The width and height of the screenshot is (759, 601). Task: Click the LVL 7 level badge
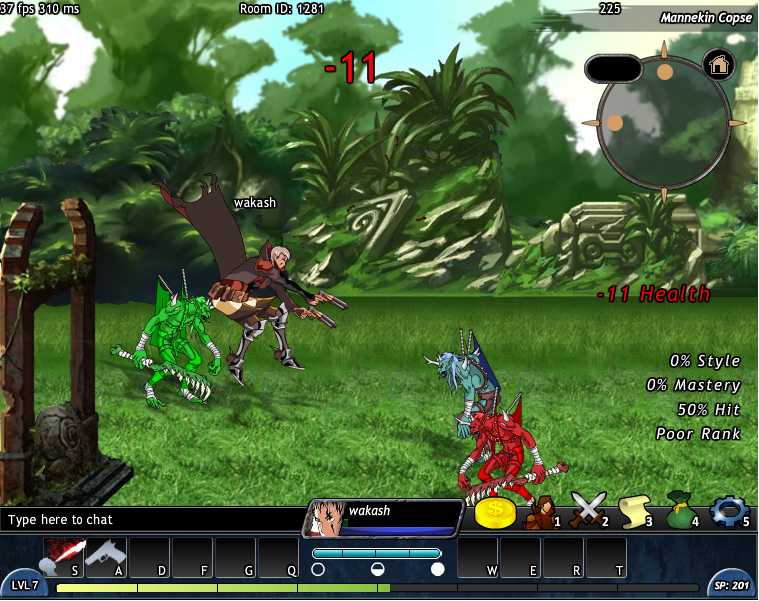(x=24, y=585)
